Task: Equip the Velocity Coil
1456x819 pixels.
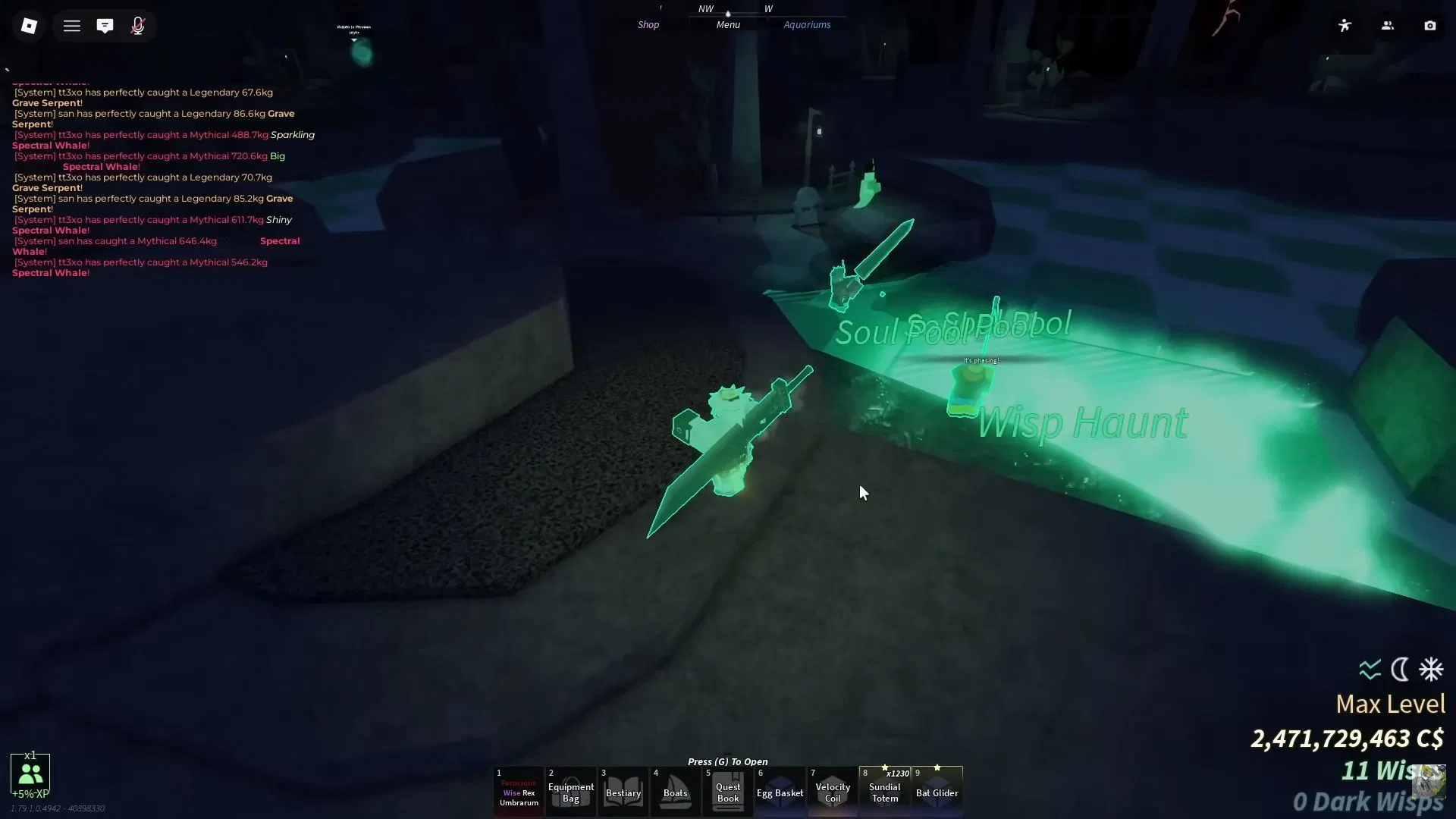Action: (832, 791)
